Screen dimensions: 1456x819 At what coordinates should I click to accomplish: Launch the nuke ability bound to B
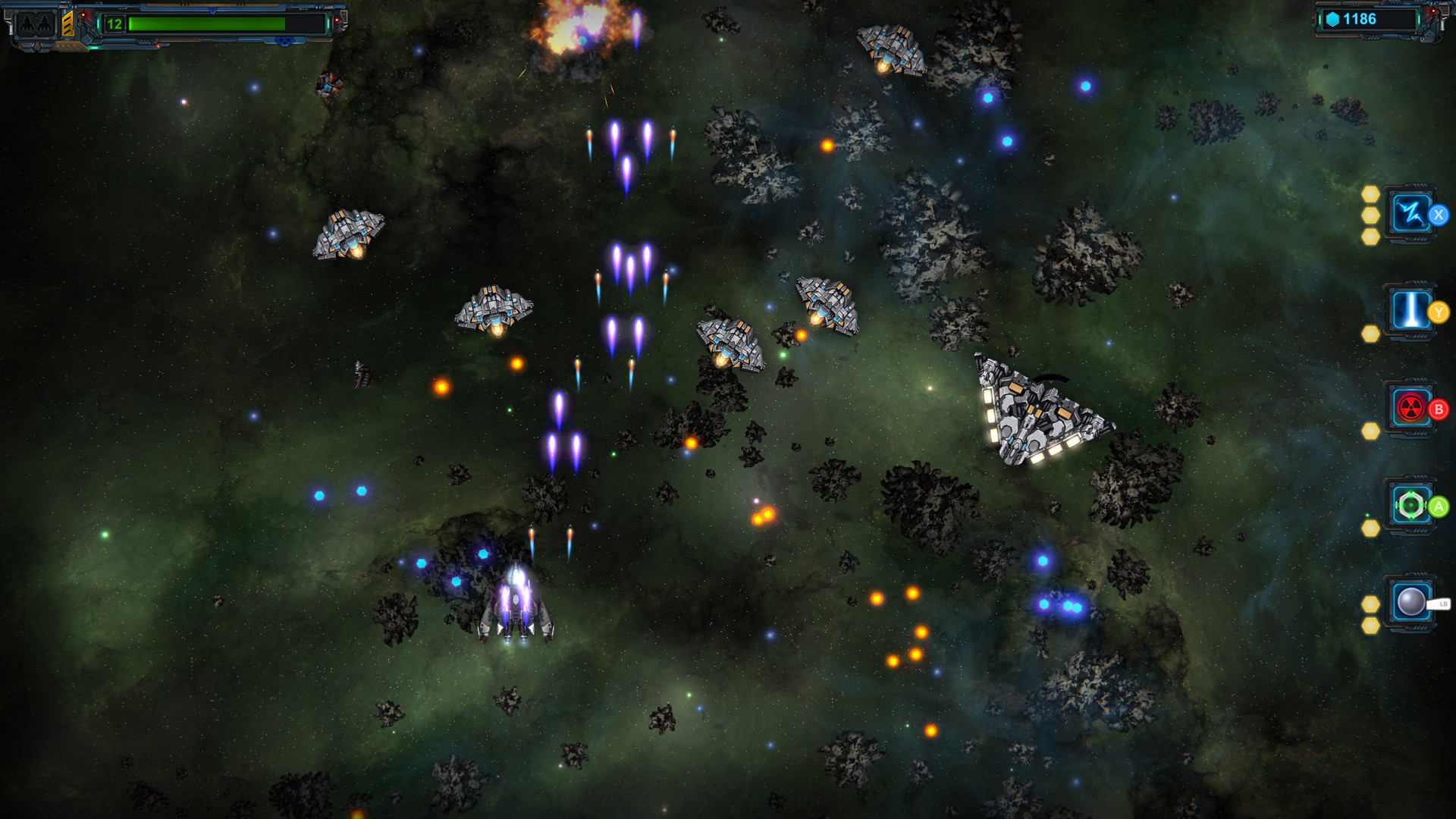(1410, 406)
